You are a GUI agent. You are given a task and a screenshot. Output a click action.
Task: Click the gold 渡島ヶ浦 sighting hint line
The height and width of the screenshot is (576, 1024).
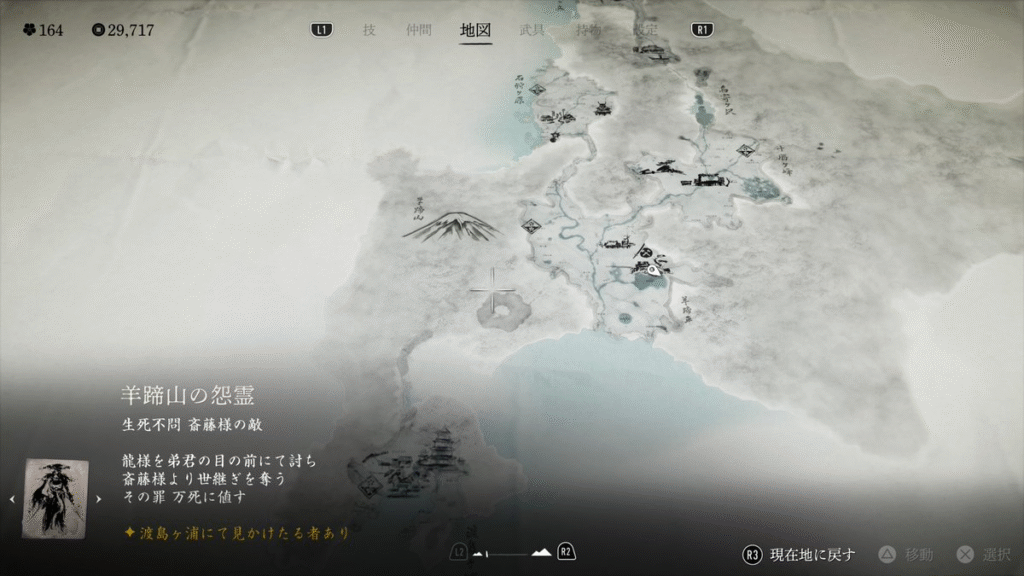237,533
